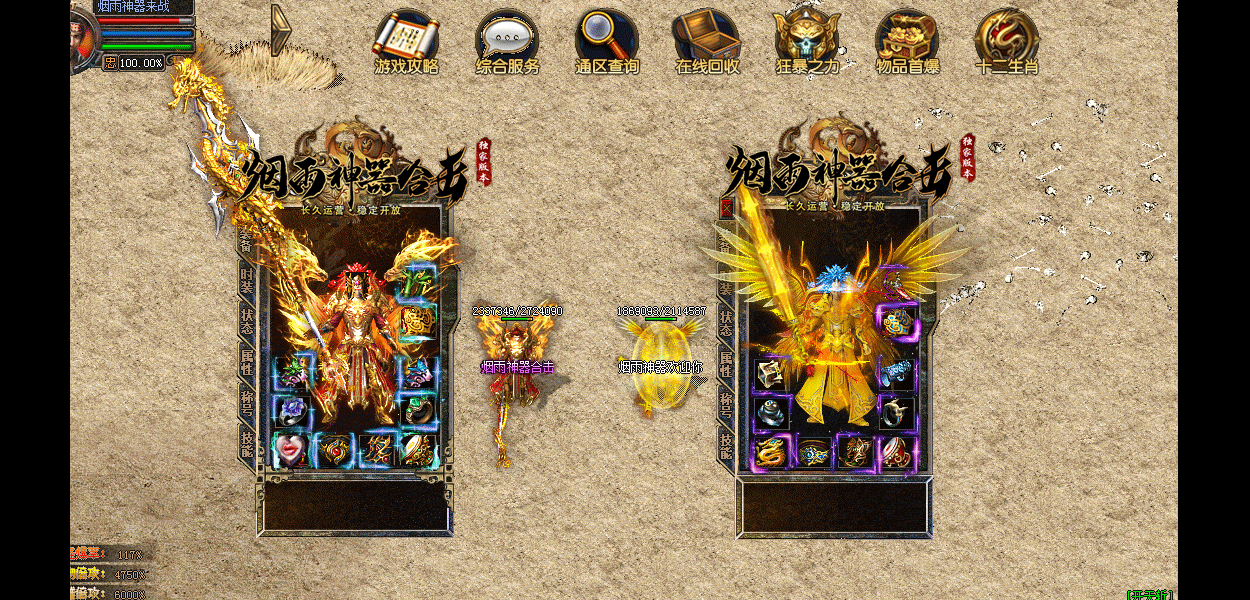Screen dimensions: 1250x600
Task: Select 属性 tab on the red warrior panel
Action: pos(246,361)
